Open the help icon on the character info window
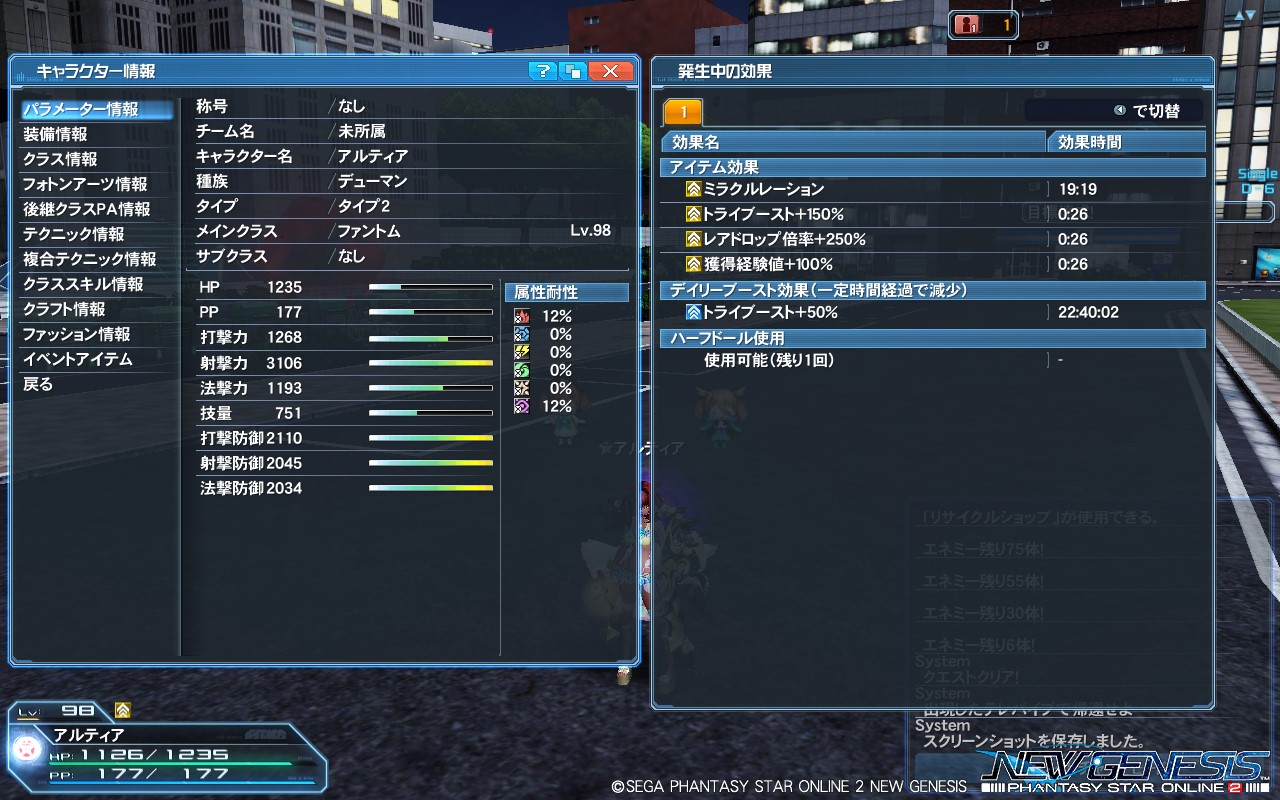Screen dimensions: 1280x800 (x=541, y=71)
